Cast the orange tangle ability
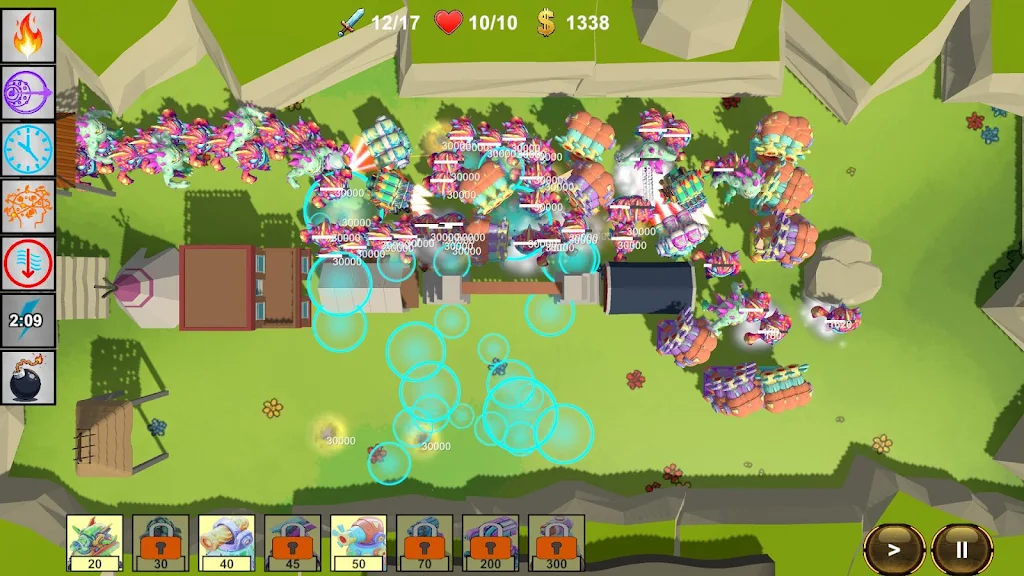Viewport: 1024px width, 576px height. point(28,206)
